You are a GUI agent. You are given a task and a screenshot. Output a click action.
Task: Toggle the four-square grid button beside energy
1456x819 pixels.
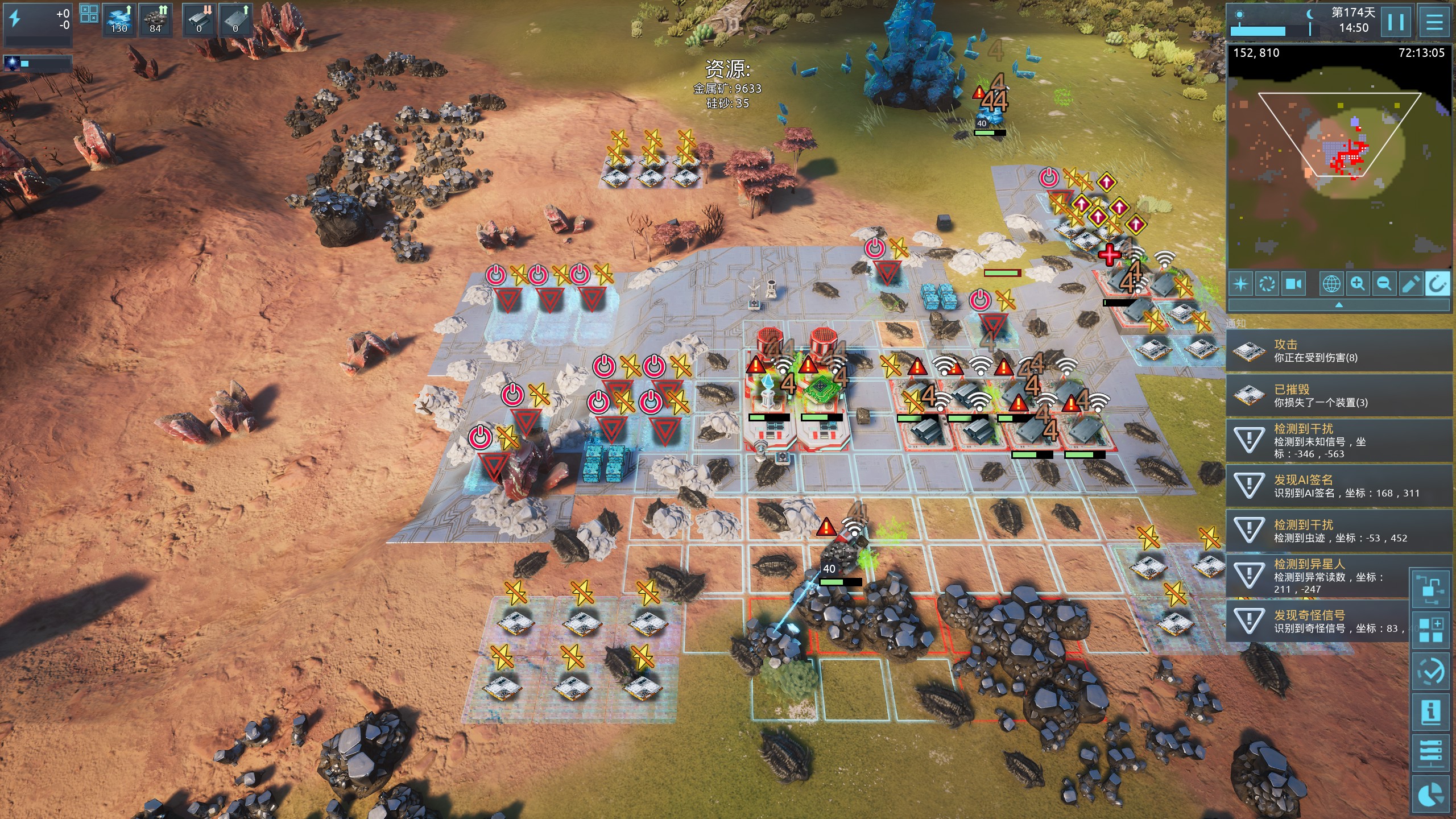(x=89, y=14)
